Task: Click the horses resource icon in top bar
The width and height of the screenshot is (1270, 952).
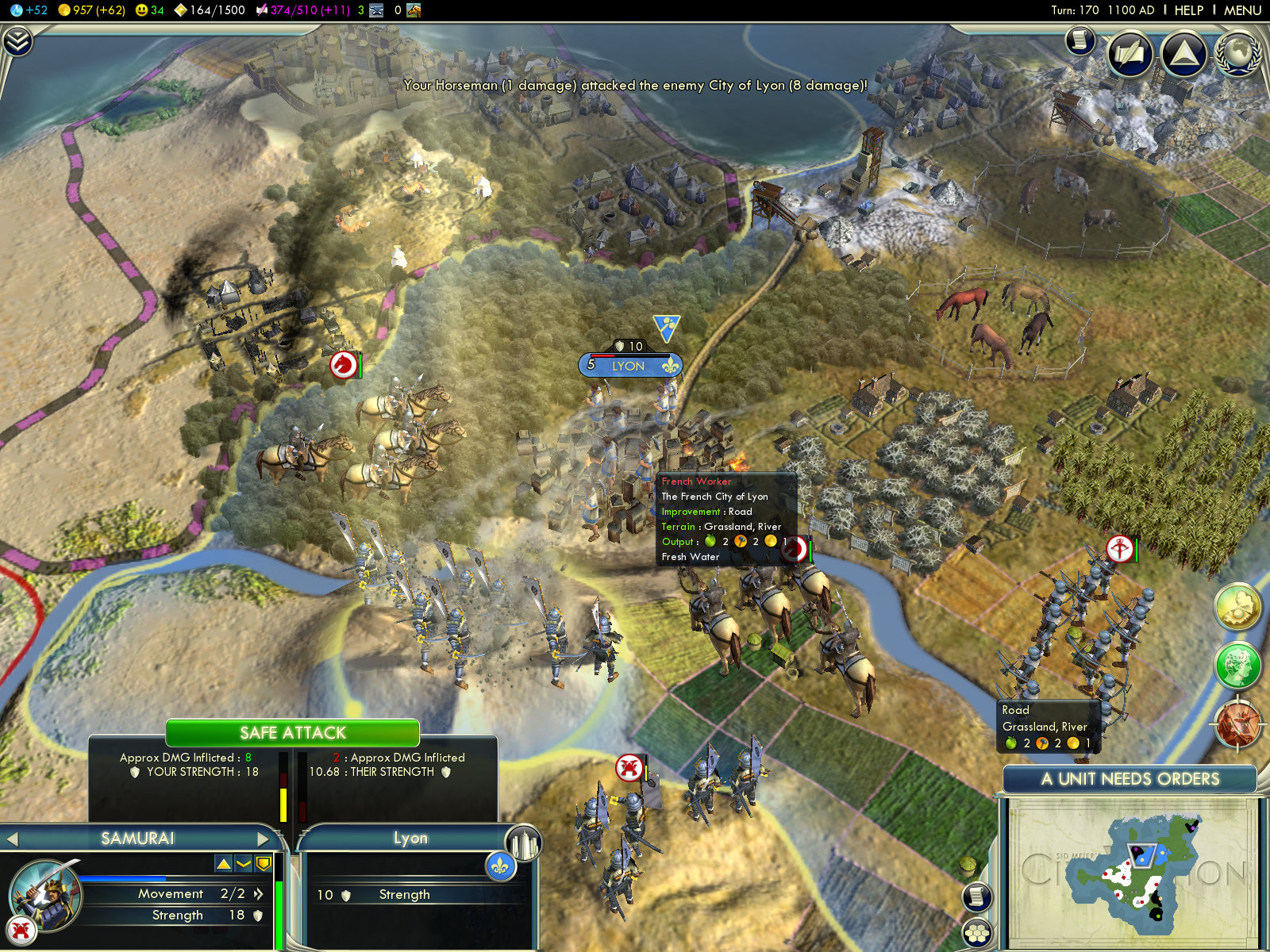Action: coord(414,11)
